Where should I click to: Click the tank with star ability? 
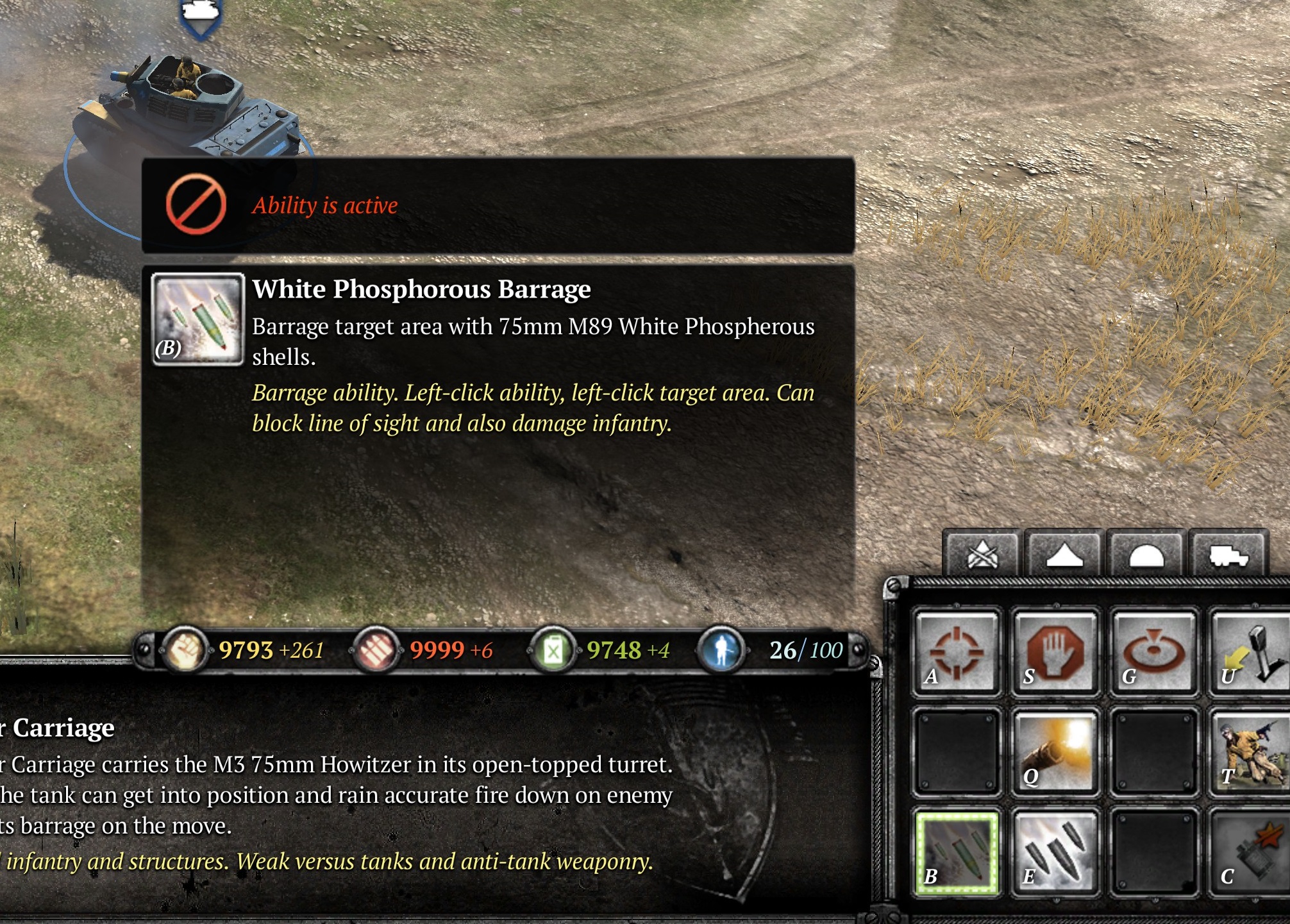[1250, 853]
